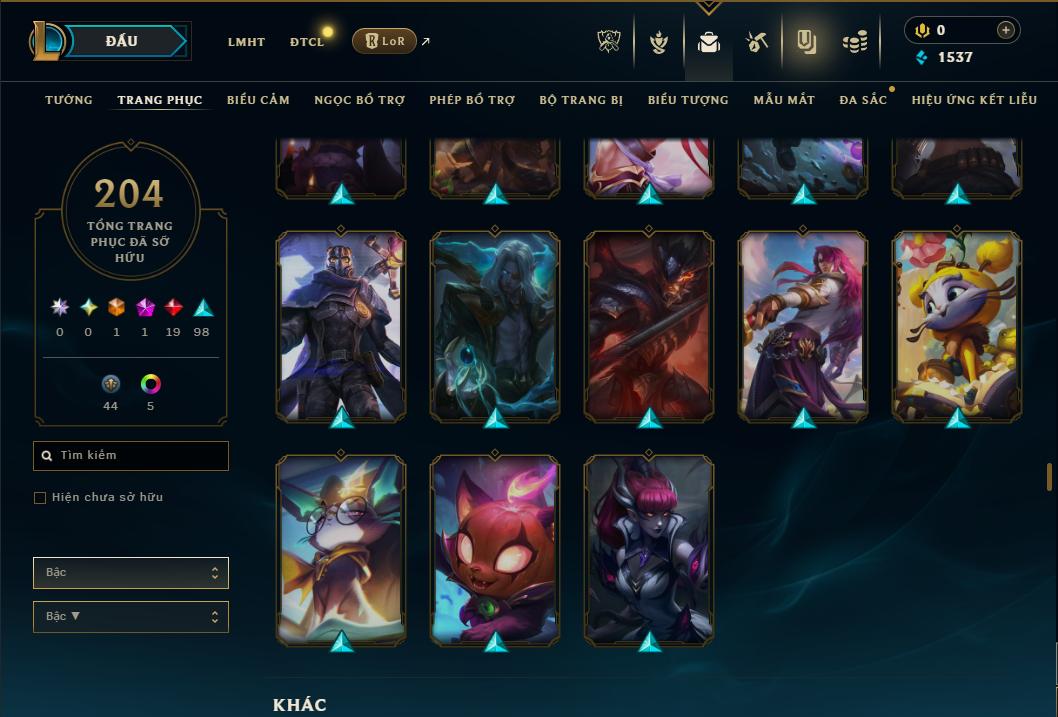Open the BIỂU CẢM emotes tab
The height and width of the screenshot is (717, 1058).
point(258,100)
